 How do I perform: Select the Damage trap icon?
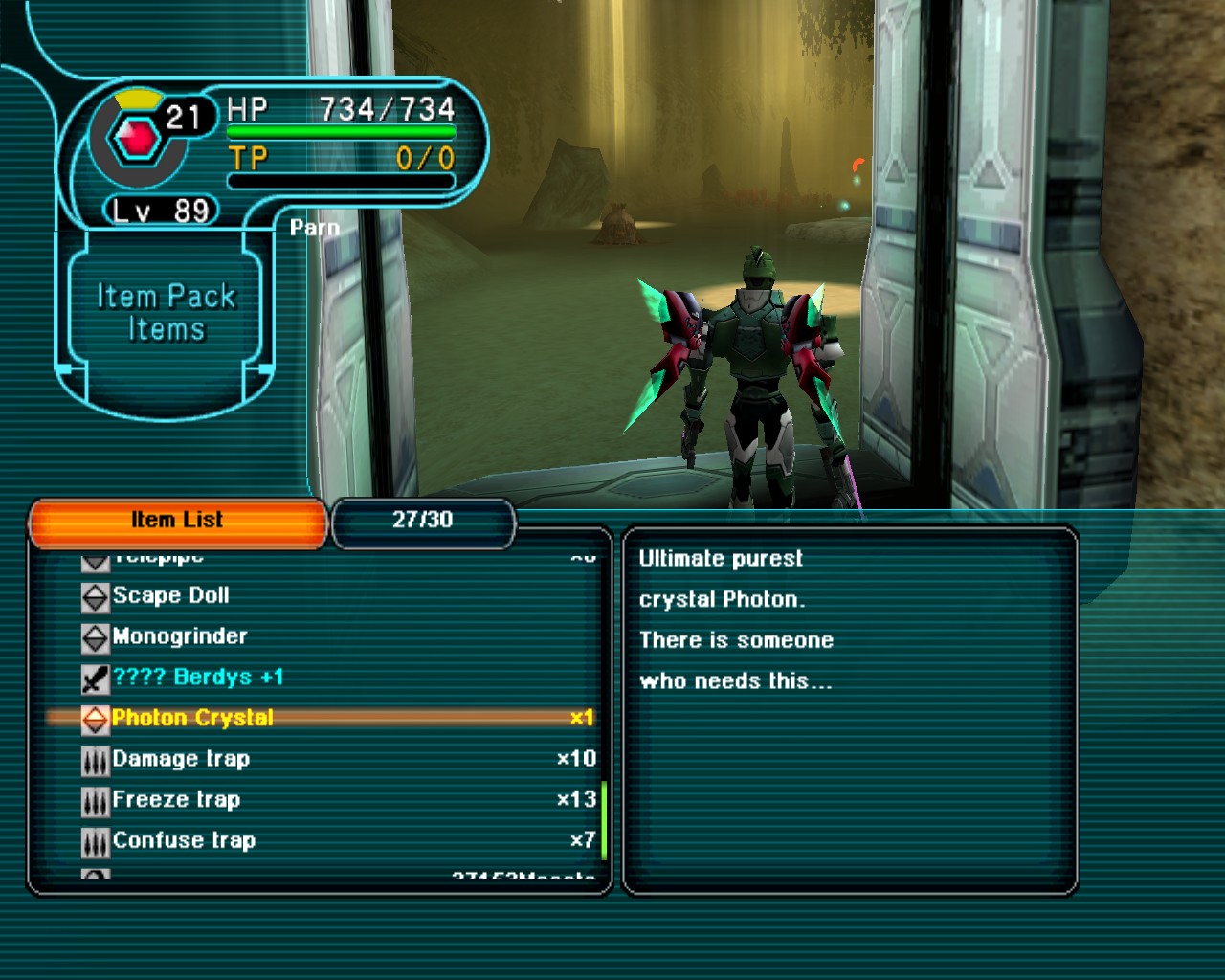pos(93,759)
